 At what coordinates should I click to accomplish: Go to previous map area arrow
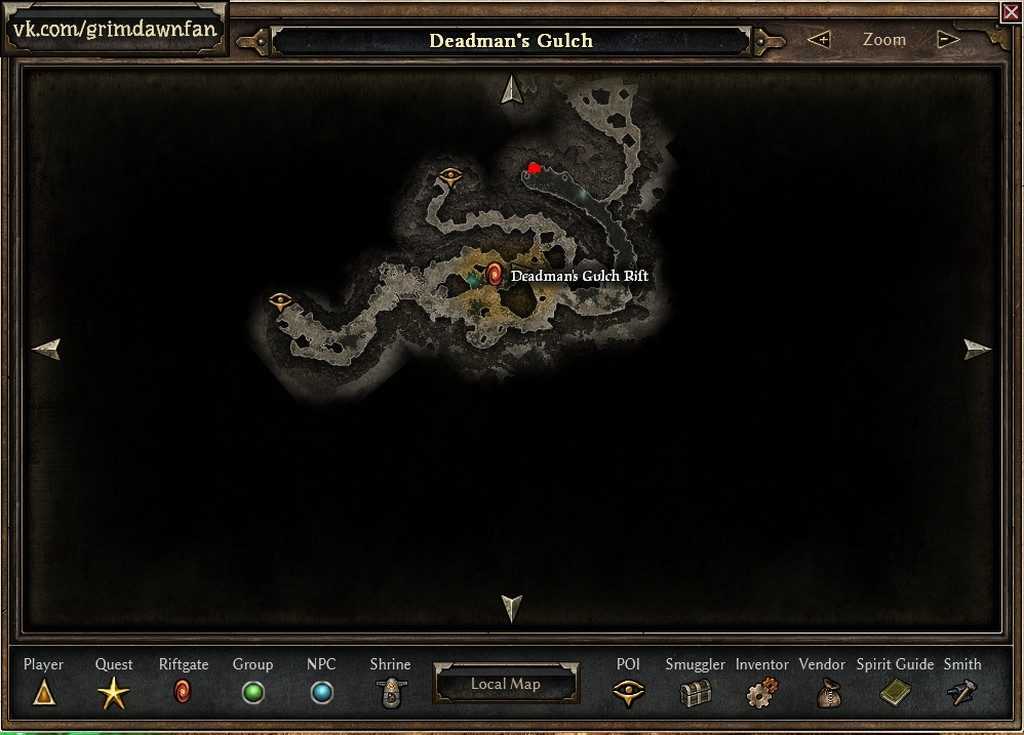[x=253, y=41]
